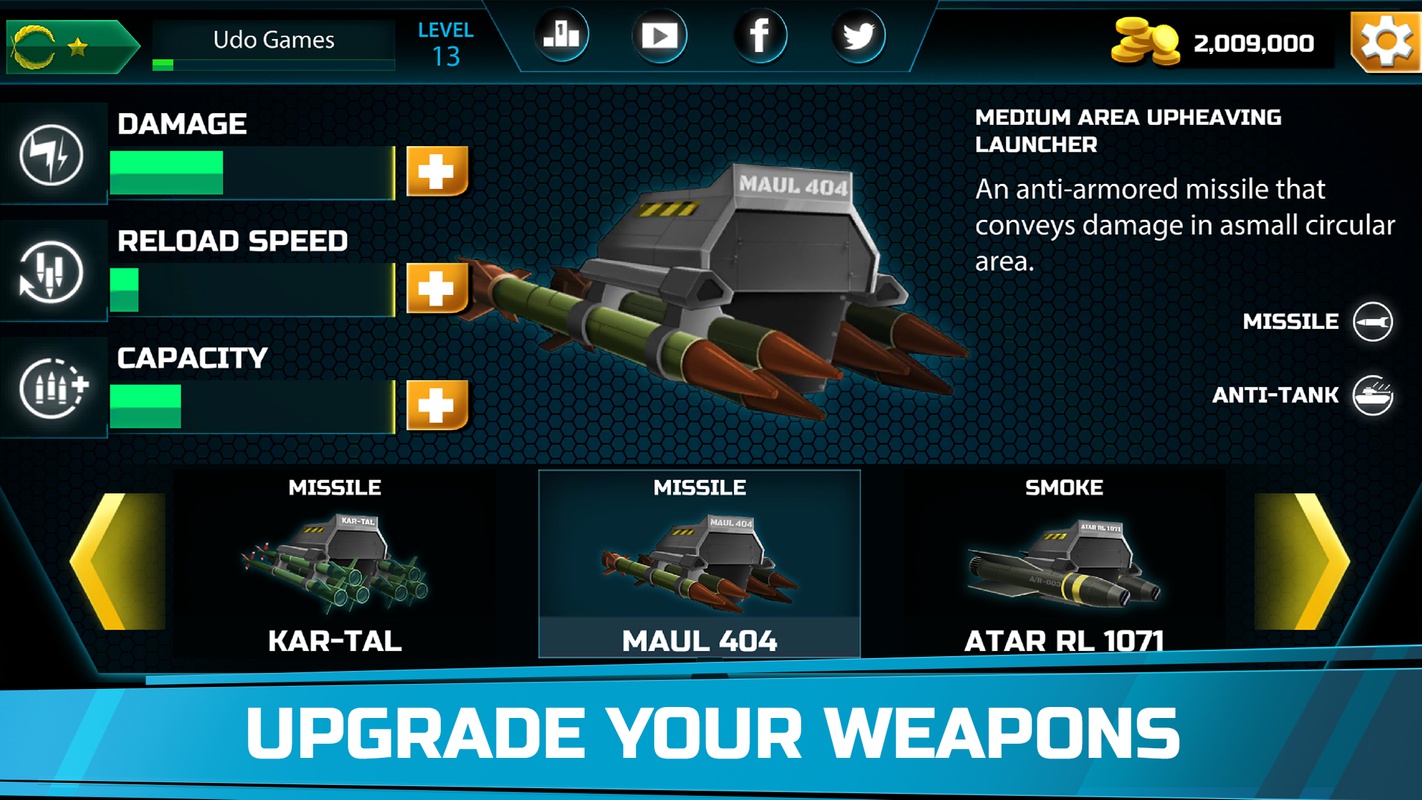The height and width of the screenshot is (800, 1422).
Task: Show previous weapons with left arrow
Action: coord(118,561)
